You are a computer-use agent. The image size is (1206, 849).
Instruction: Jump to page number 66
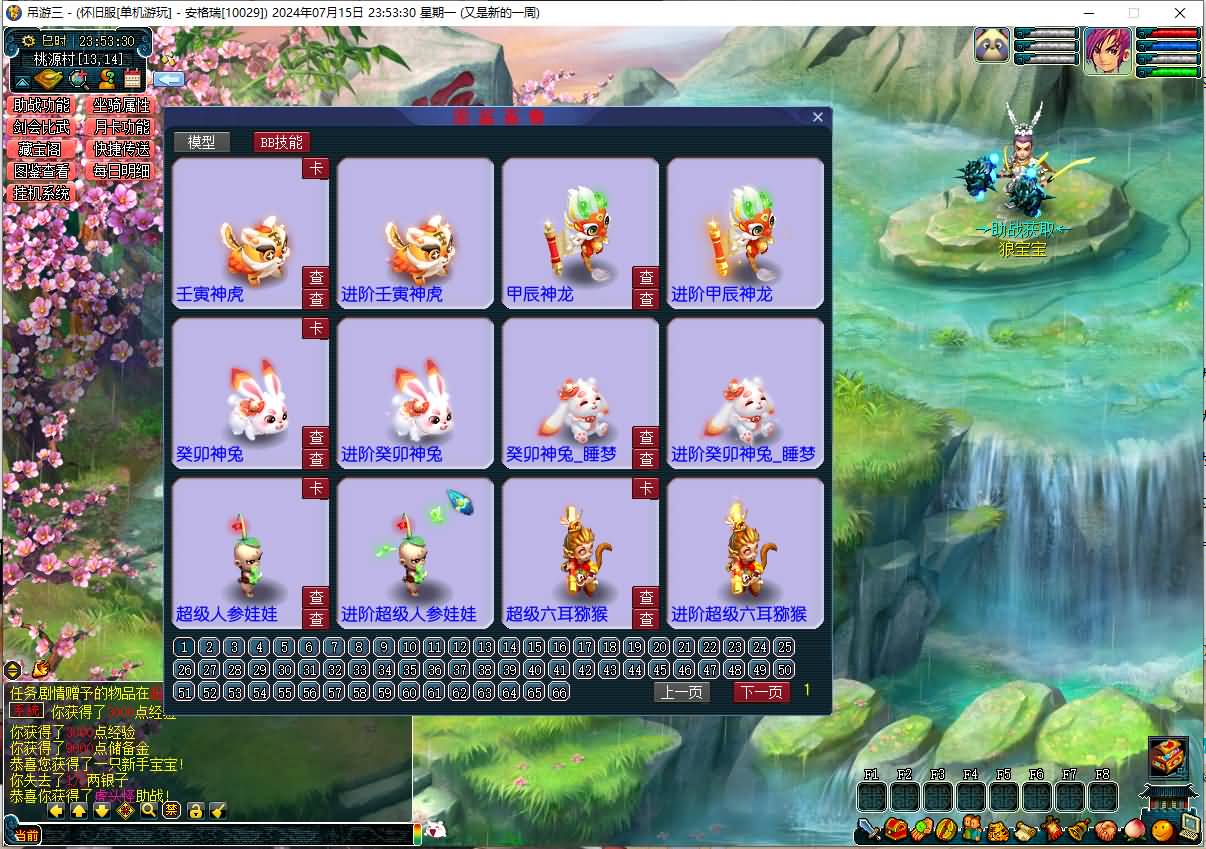(559, 692)
